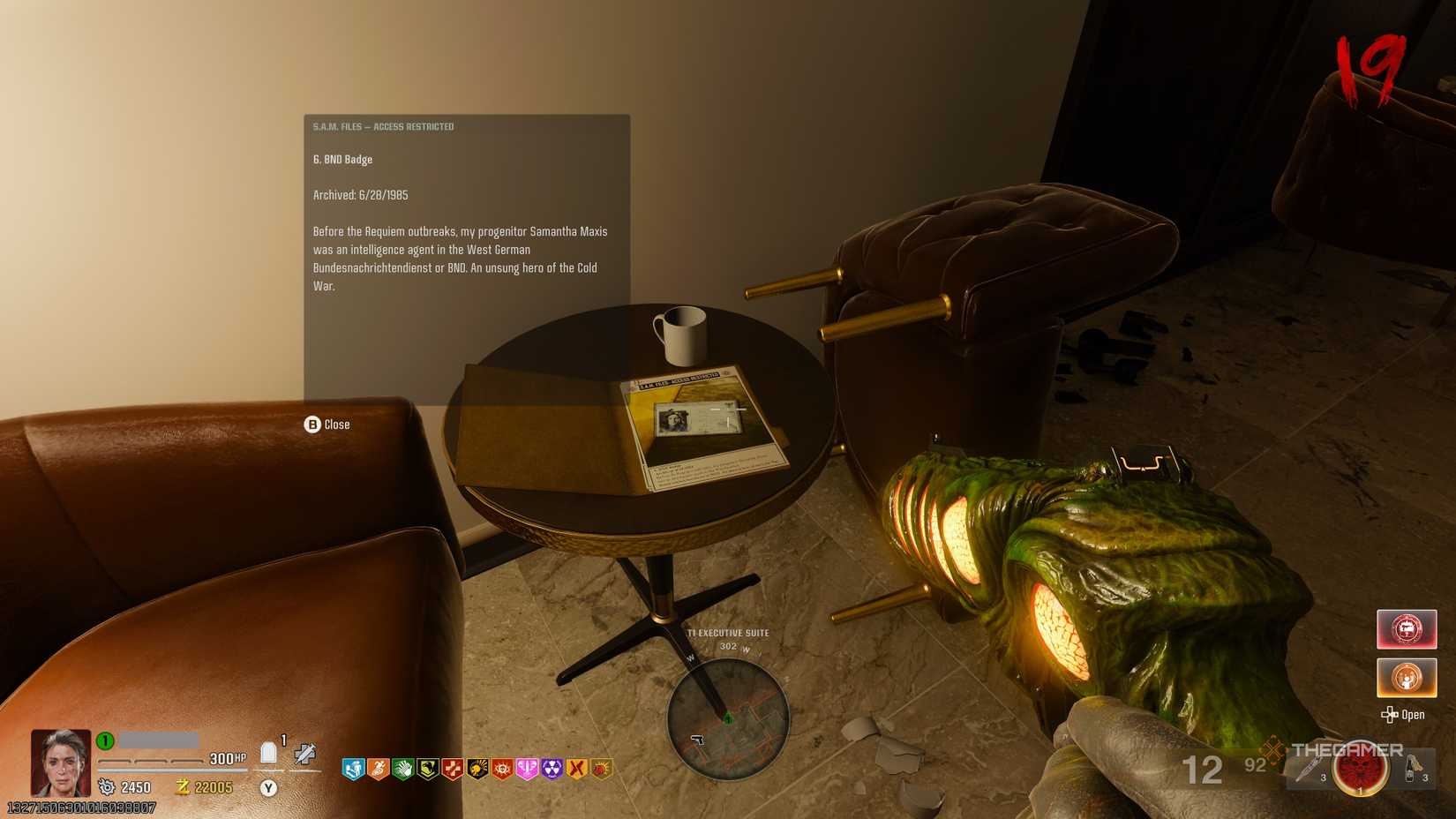Open the S.A.M. Files — Access Restricted header

[x=382, y=126]
